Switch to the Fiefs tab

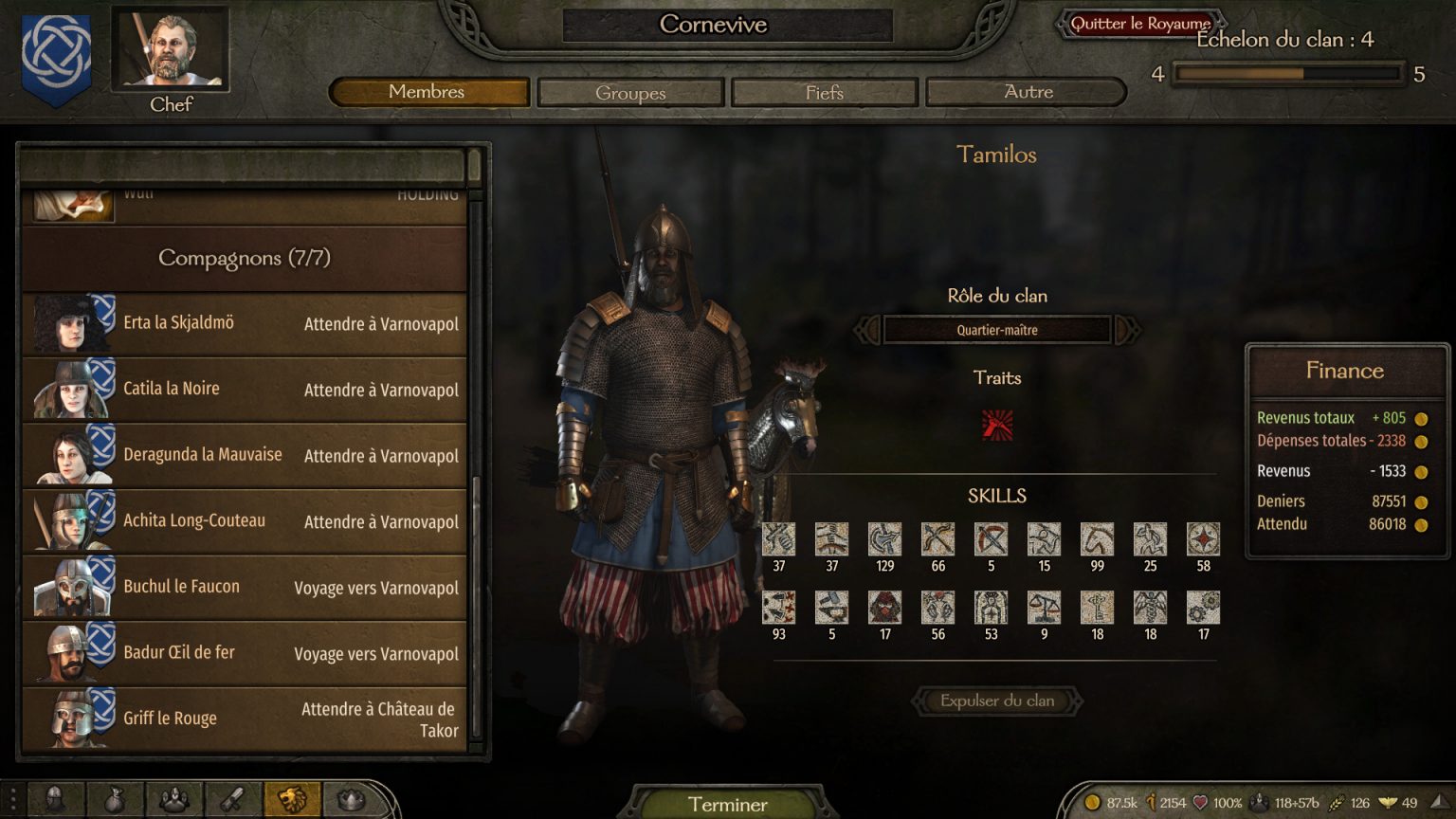tap(823, 92)
